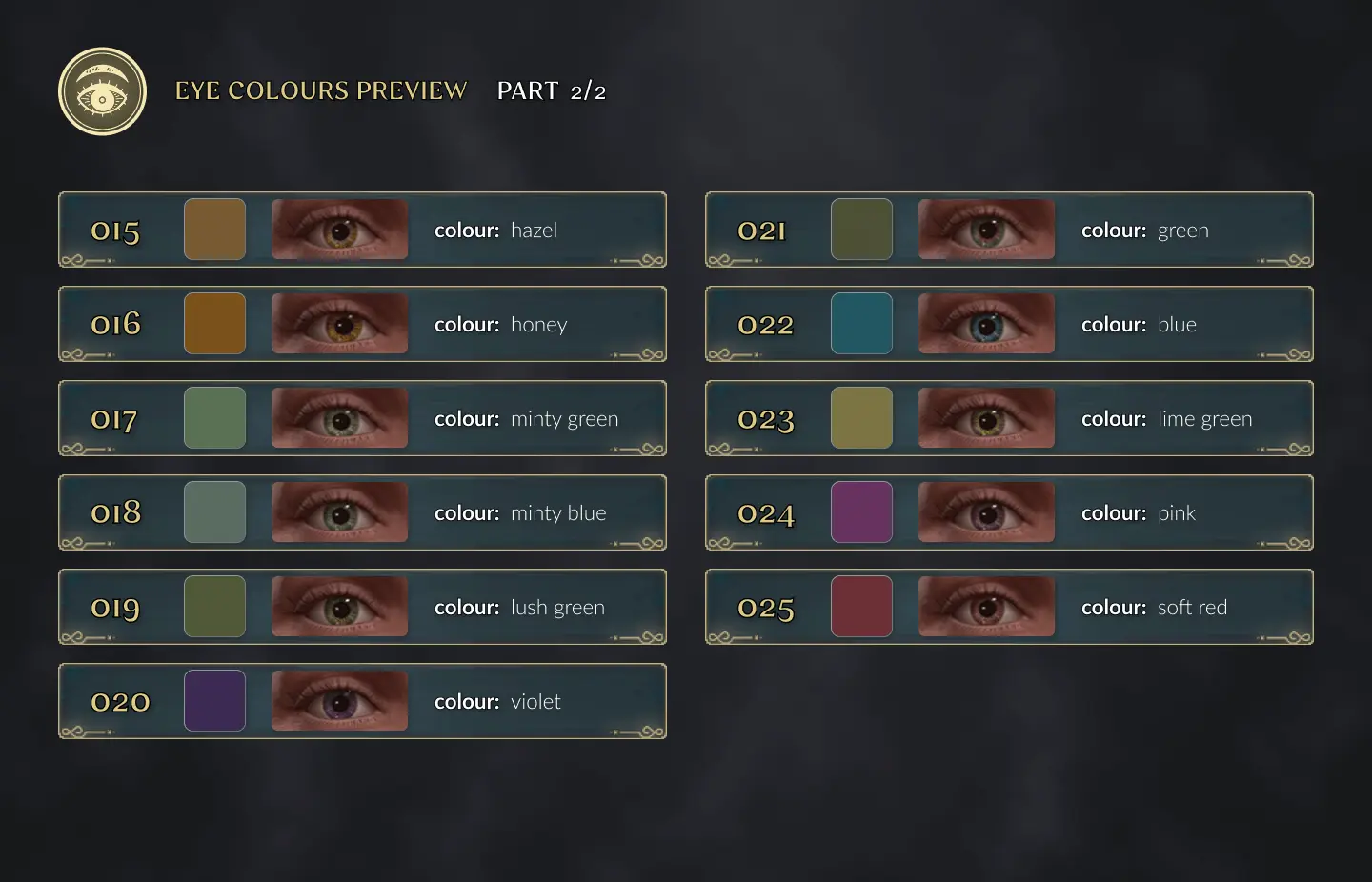View the honey eye preview image
Image resolution: width=1372 pixels, height=882 pixels.
click(339, 324)
